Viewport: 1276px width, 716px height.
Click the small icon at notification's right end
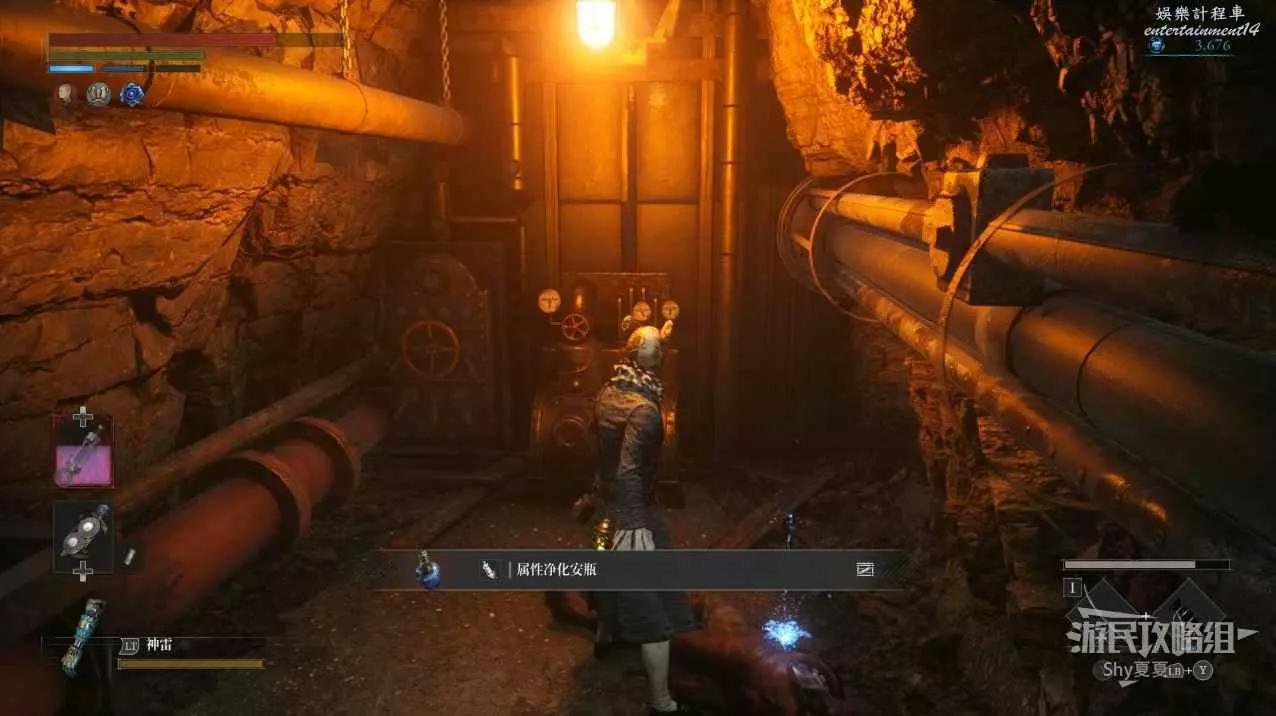tap(865, 569)
